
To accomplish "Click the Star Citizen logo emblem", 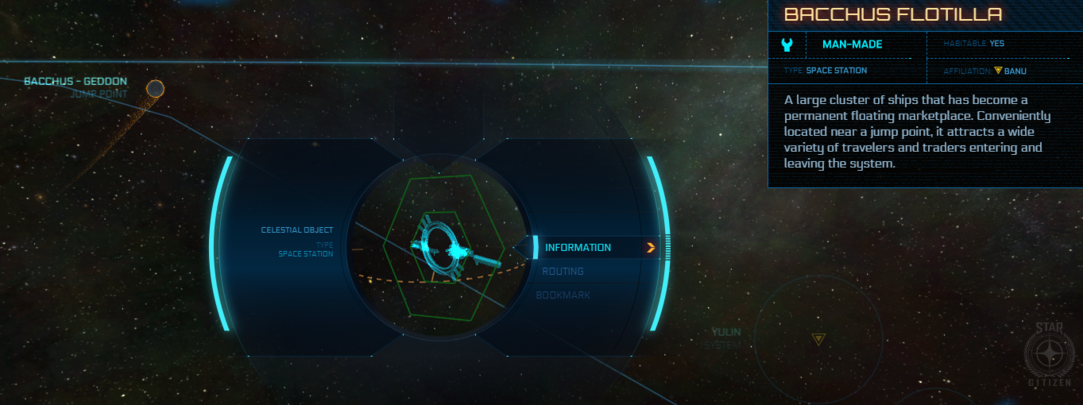I will pyautogui.click(x=1050, y=355).
